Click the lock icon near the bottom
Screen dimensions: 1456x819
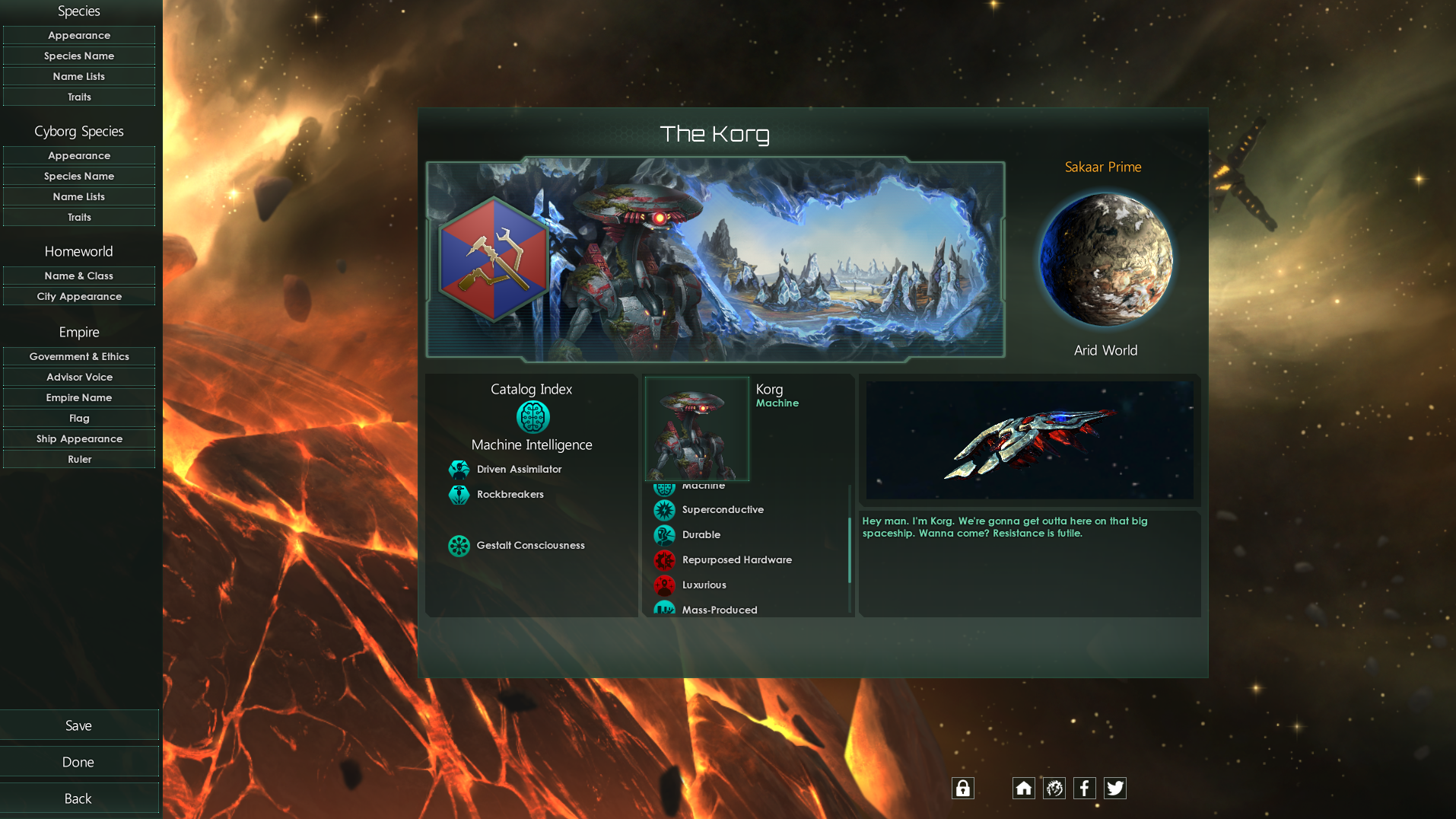[962, 788]
